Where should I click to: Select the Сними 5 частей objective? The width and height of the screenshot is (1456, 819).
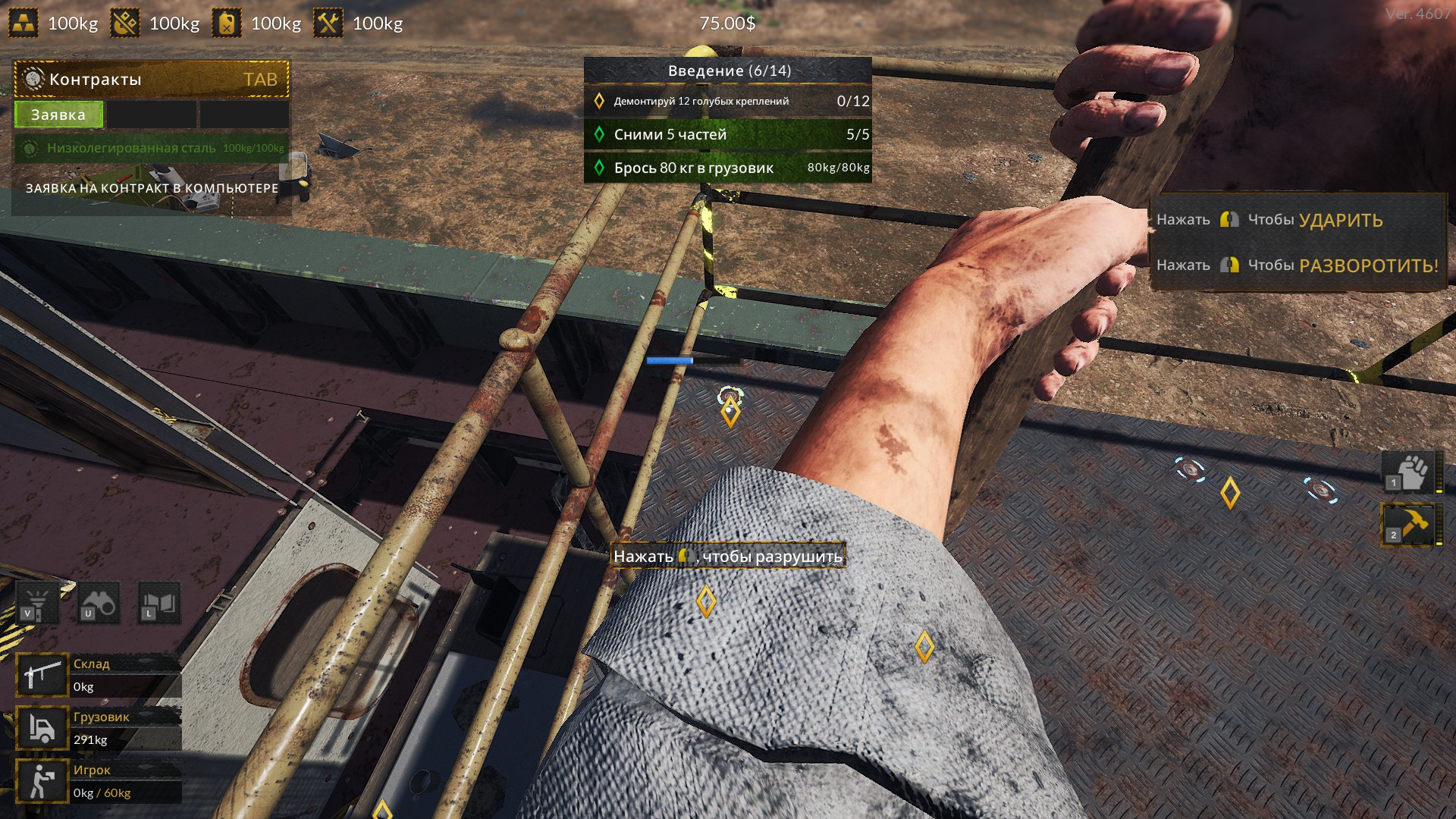728,134
